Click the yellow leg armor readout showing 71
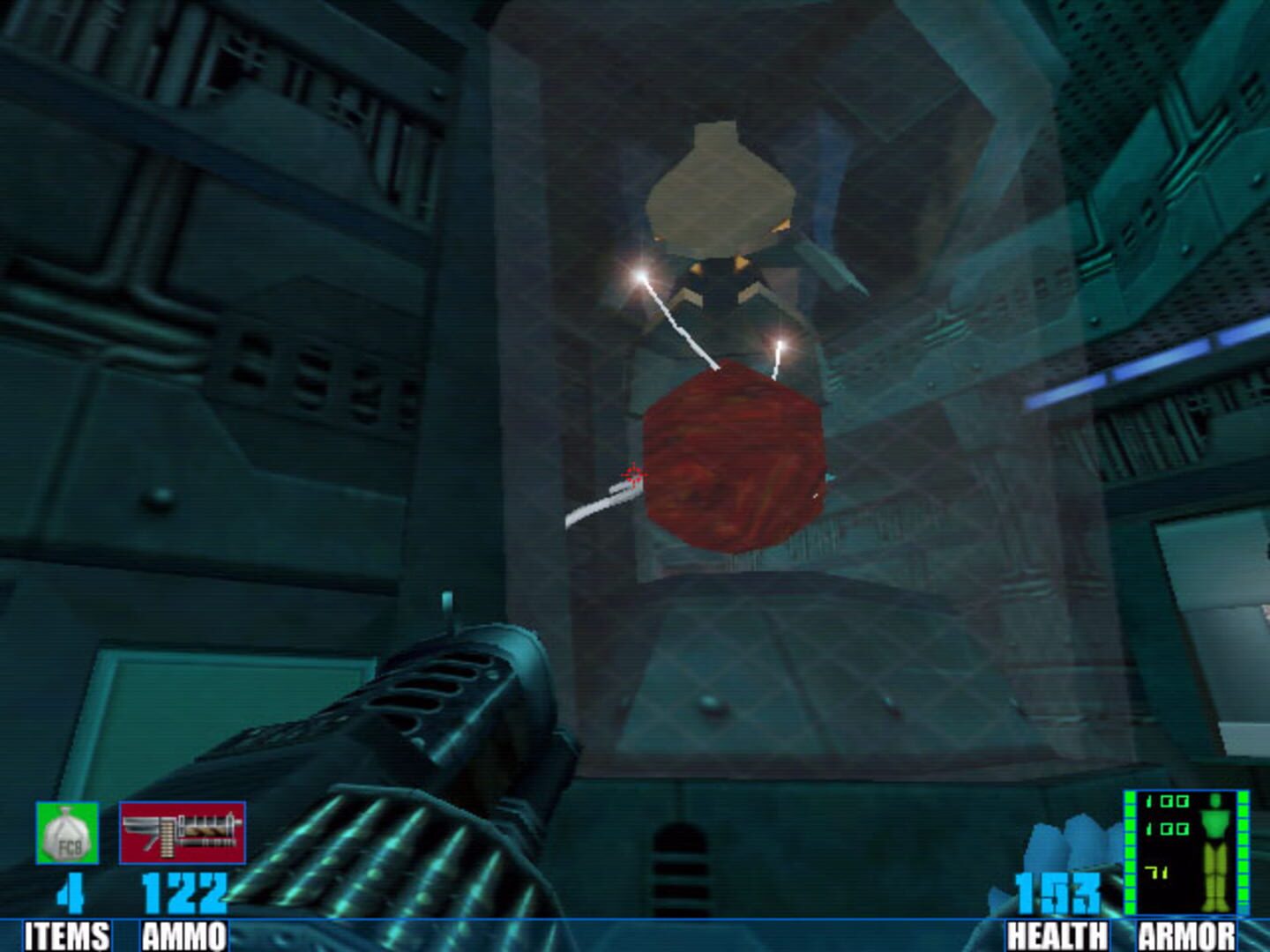Image resolution: width=1270 pixels, height=952 pixels. 1155,871
